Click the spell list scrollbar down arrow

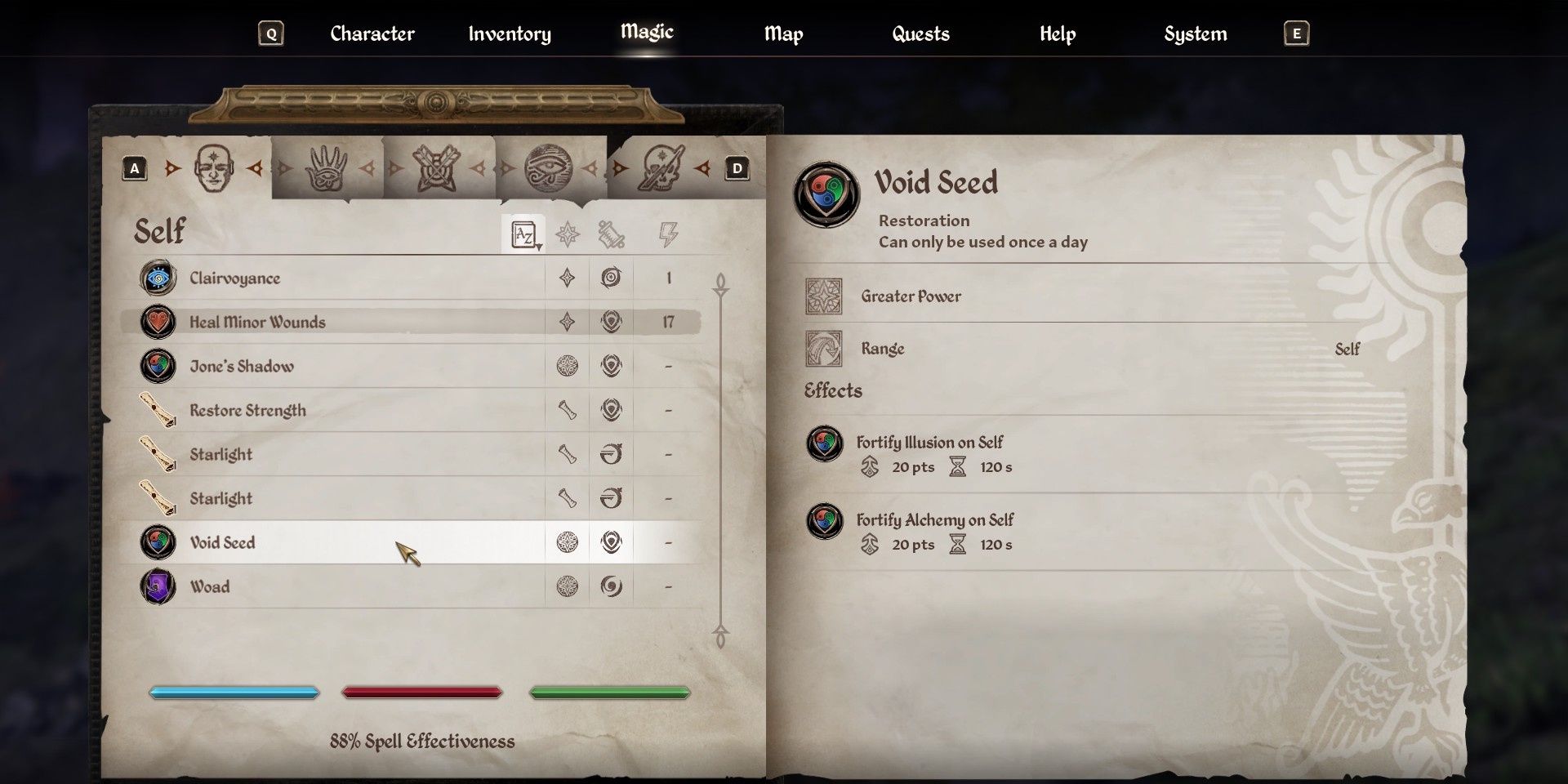click(720, 636)
